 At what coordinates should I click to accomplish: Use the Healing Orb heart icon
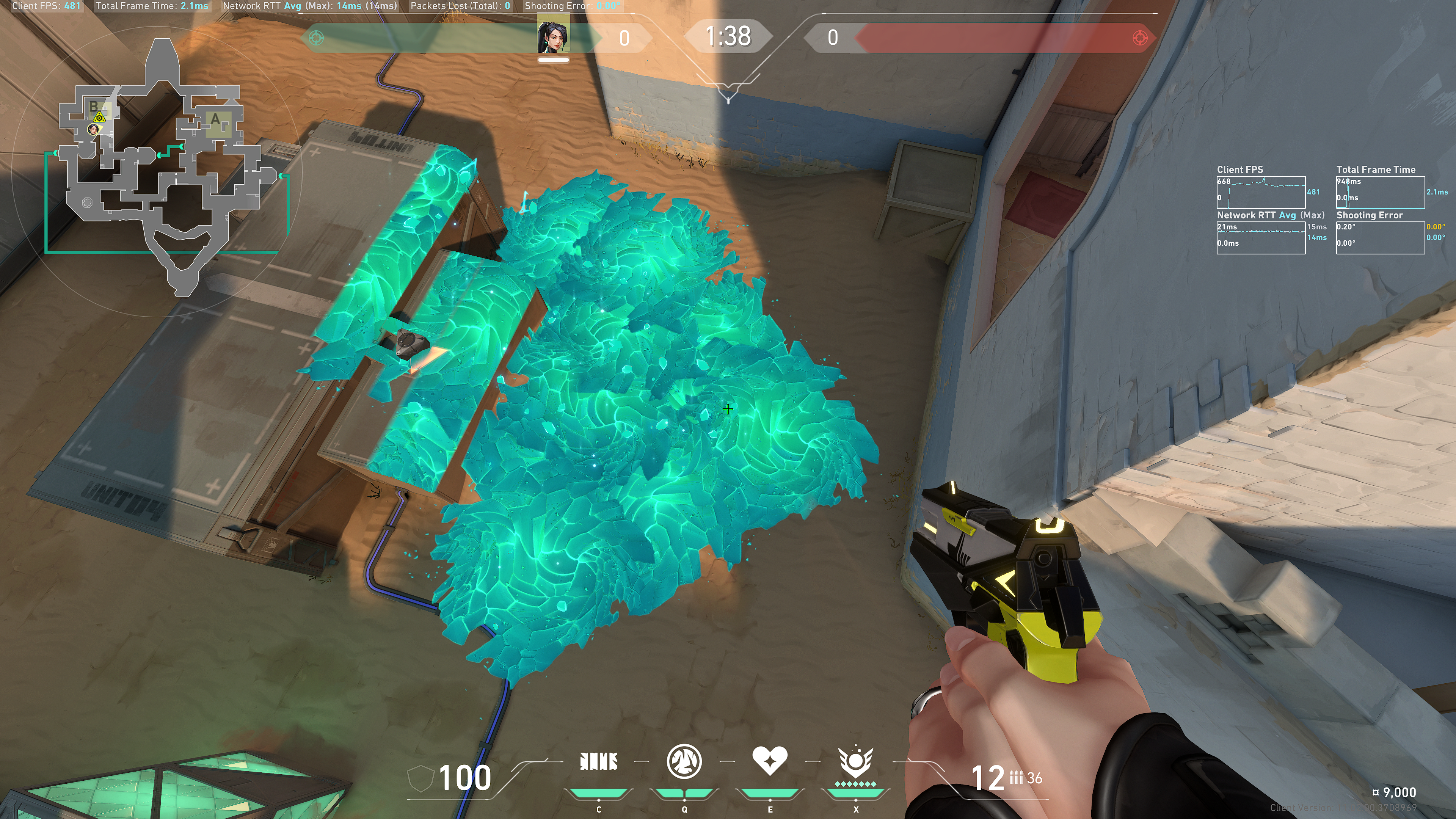pyautogui.click(x=769, y=760)
